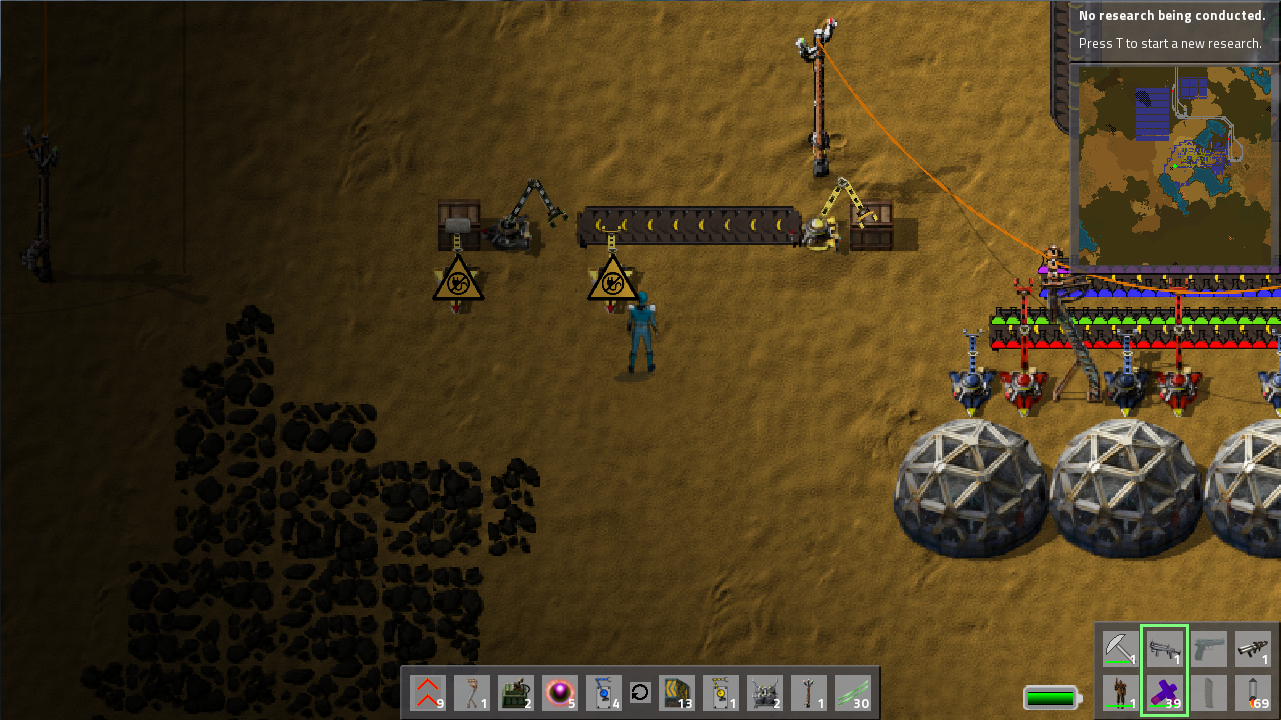Select the green wire stack of 30

click(x=853, y=693)
